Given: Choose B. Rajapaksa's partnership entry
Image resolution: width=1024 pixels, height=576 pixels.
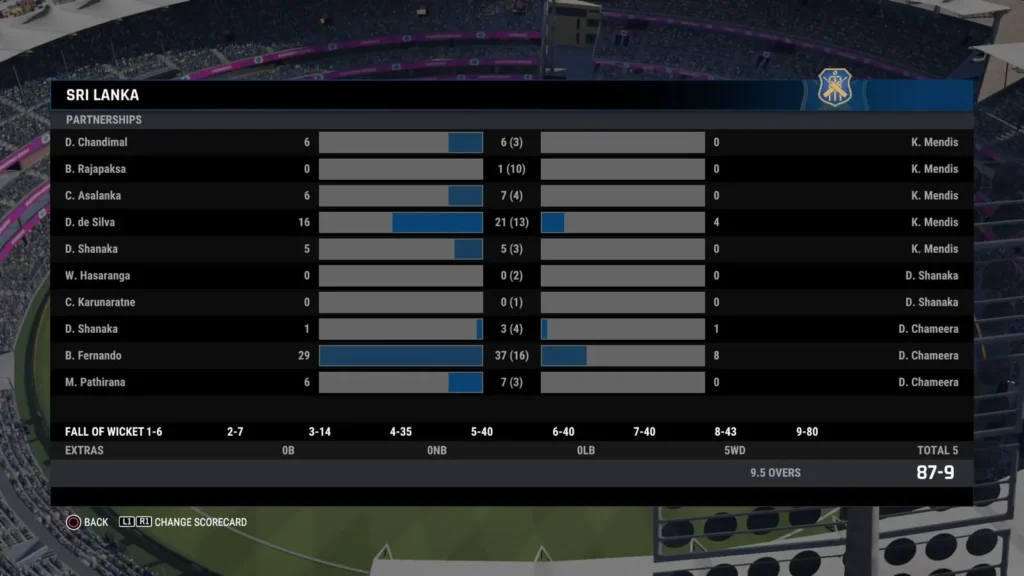Looking at the screenshot, I should tap(511, 169).
